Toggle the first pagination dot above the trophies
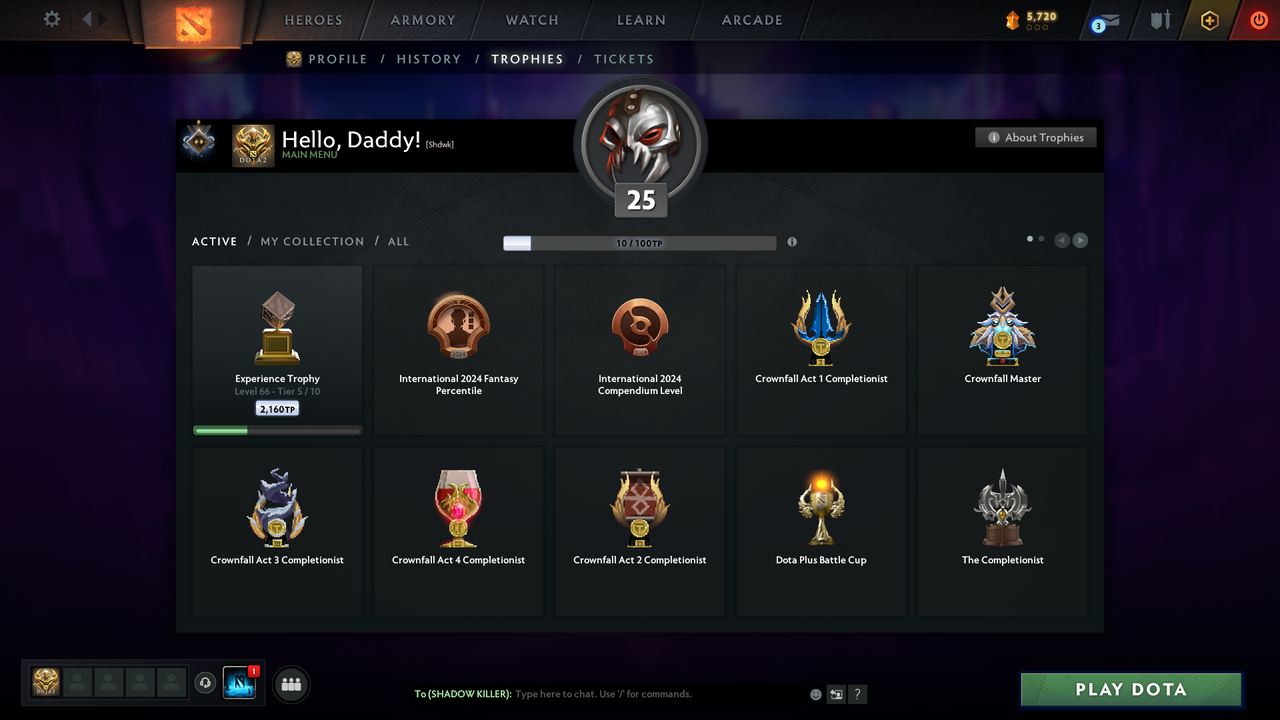 click(x=1029, y=239)
